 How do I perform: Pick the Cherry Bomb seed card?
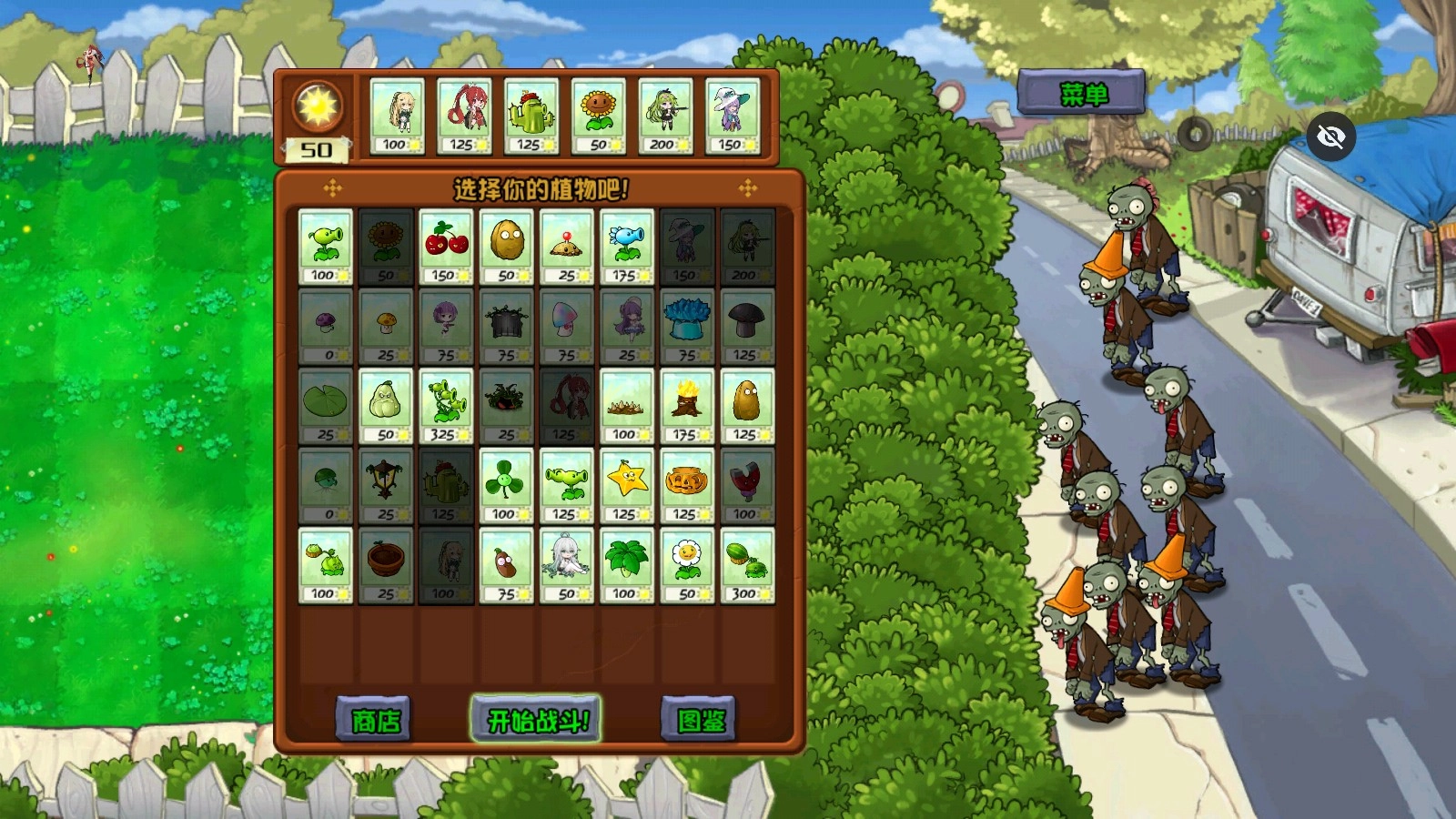coord(446,247)
